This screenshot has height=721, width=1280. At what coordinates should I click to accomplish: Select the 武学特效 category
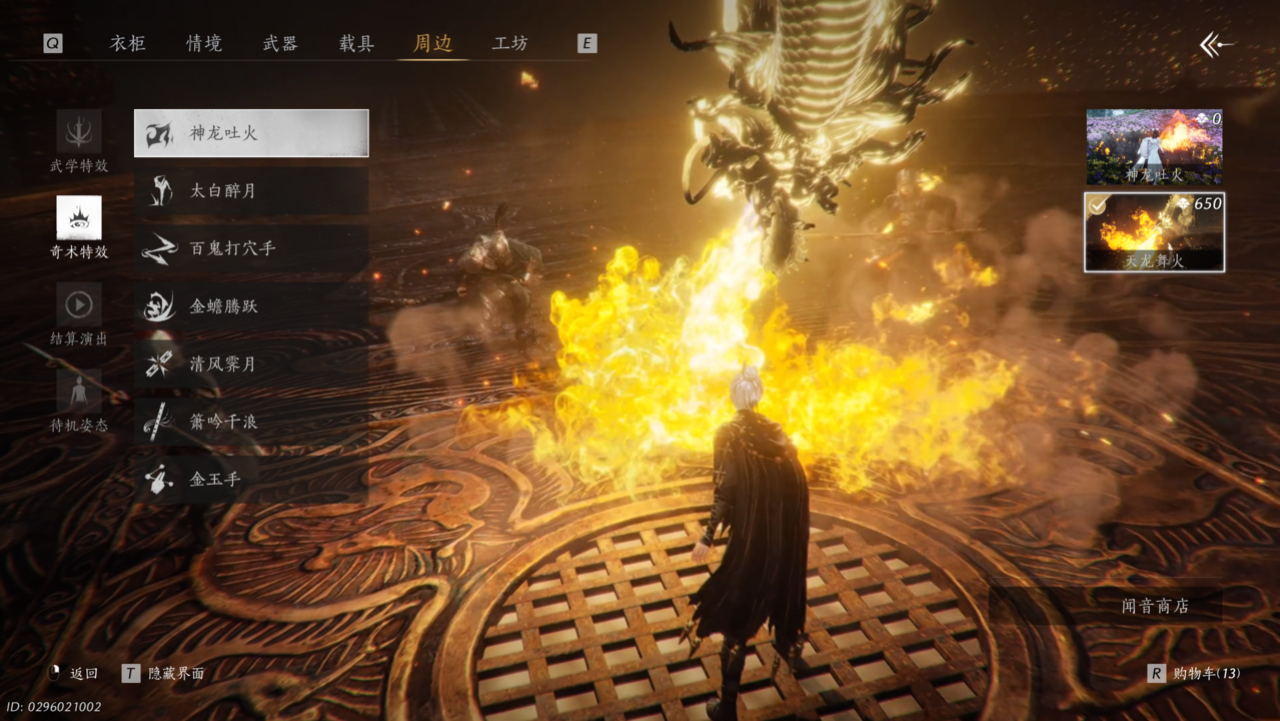tap(79, 142)
